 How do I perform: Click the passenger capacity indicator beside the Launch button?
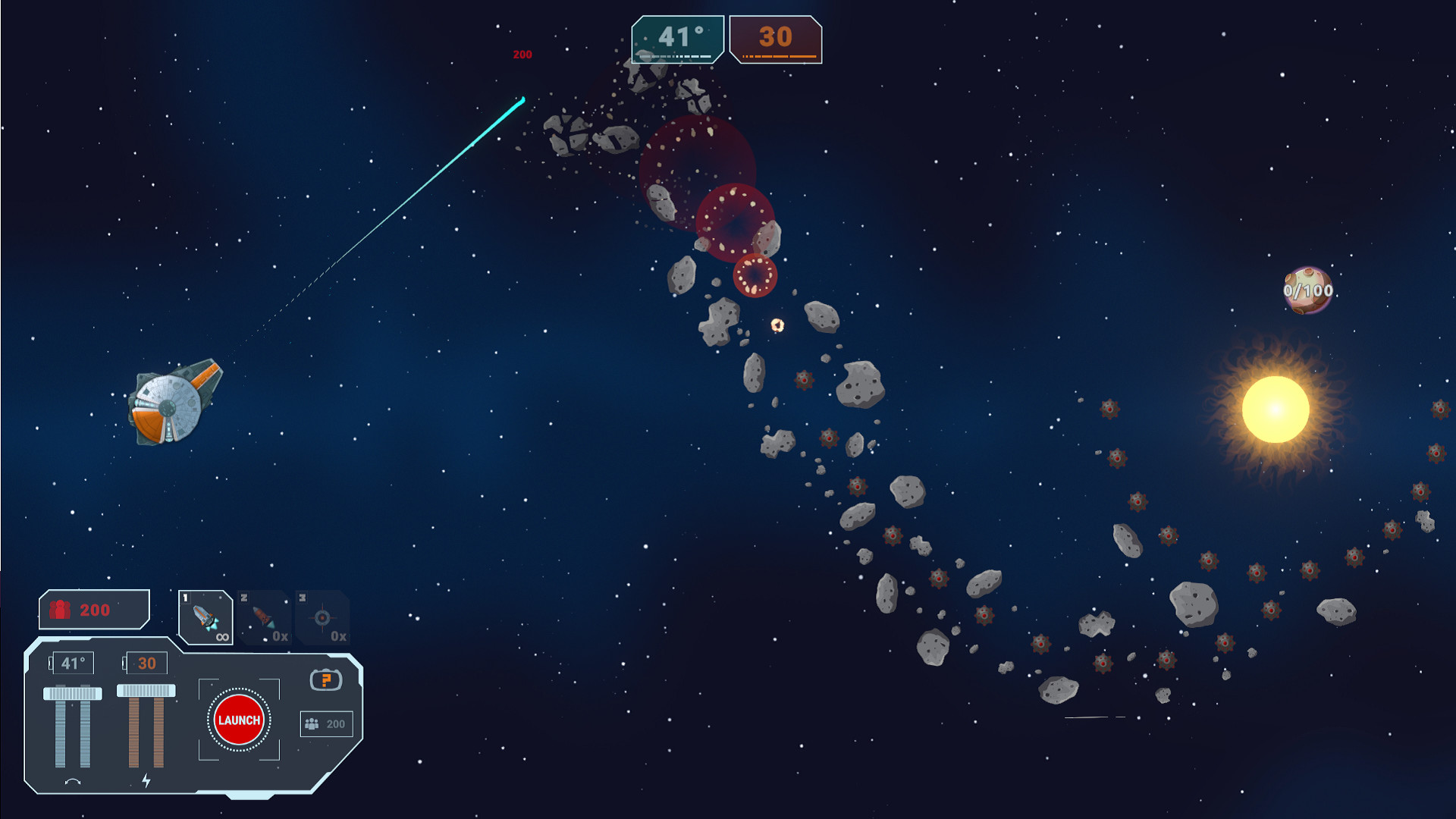click(x=326, y=724)
